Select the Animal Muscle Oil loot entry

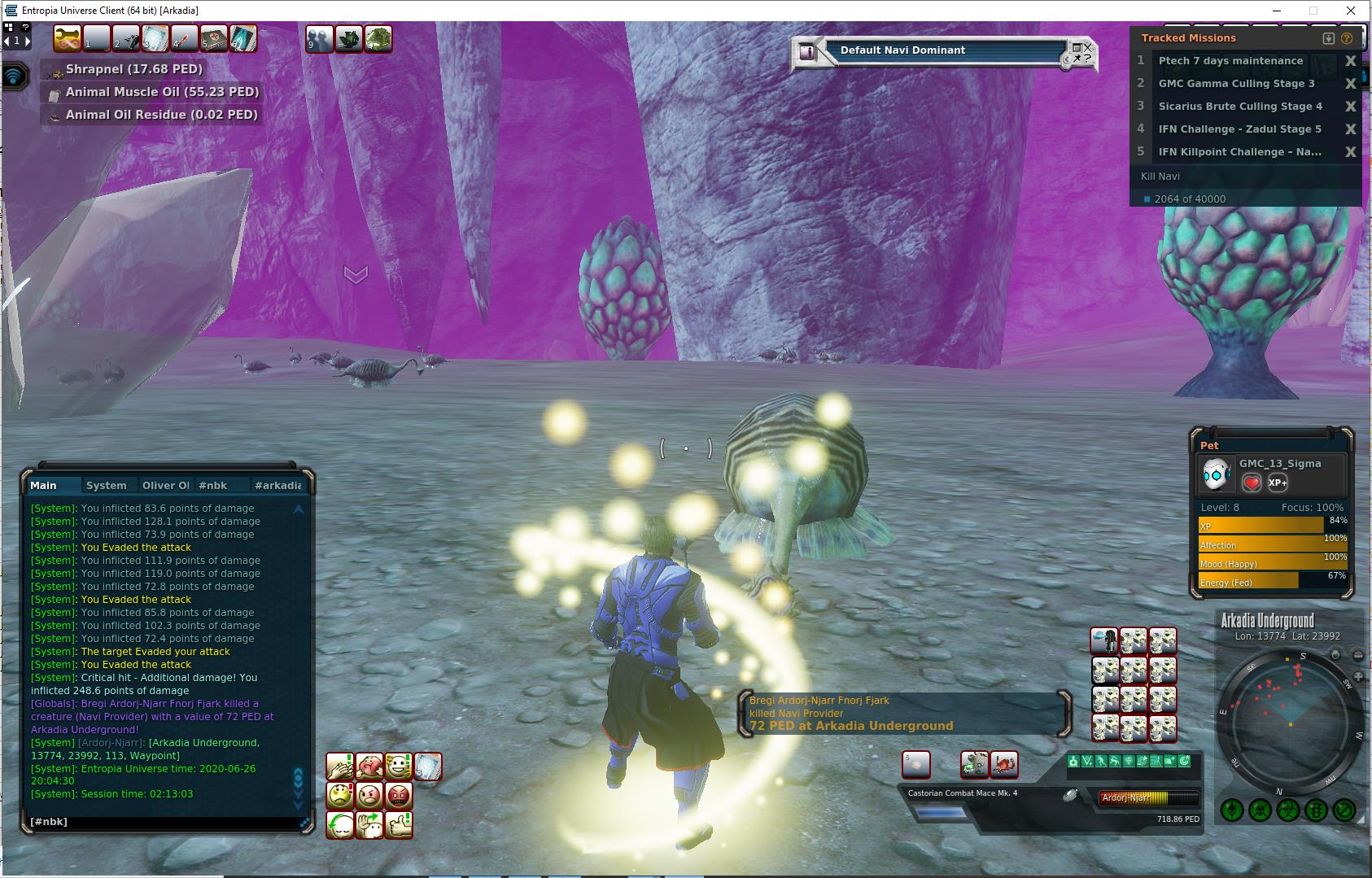[x=161, y=93]
